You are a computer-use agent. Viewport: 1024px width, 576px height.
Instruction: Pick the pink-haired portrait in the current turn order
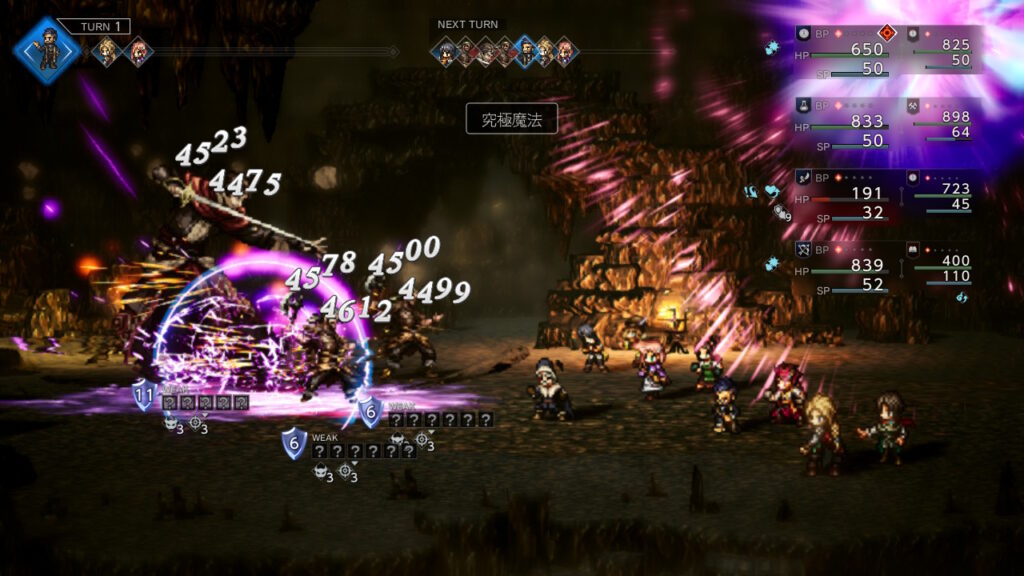click(x=137, y=51)
